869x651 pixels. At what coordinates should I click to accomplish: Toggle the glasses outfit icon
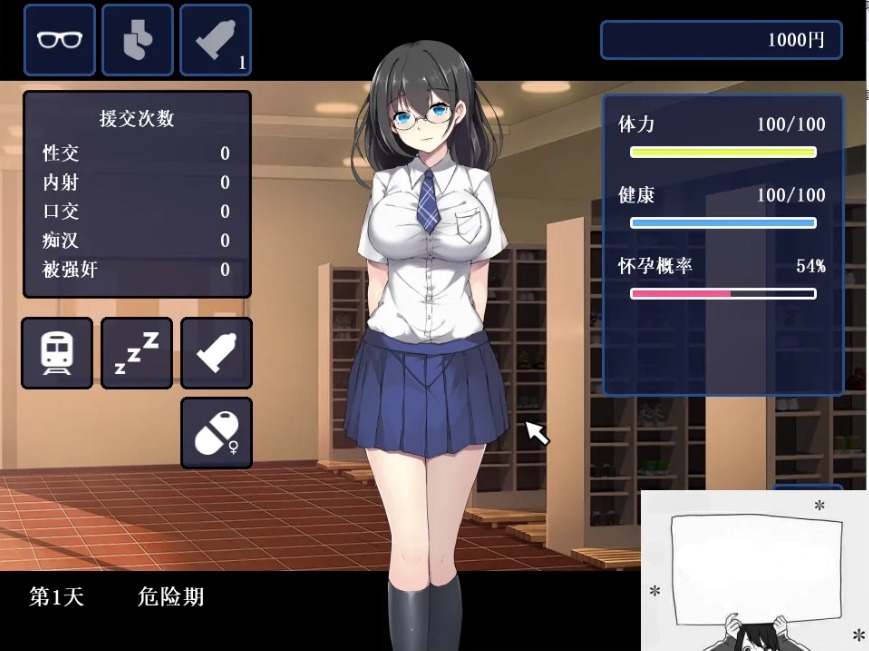click(59, 40)
